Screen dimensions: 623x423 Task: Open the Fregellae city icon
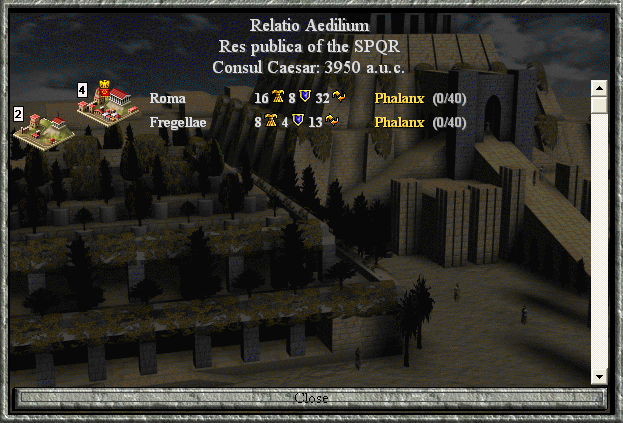tap(44, 129)
